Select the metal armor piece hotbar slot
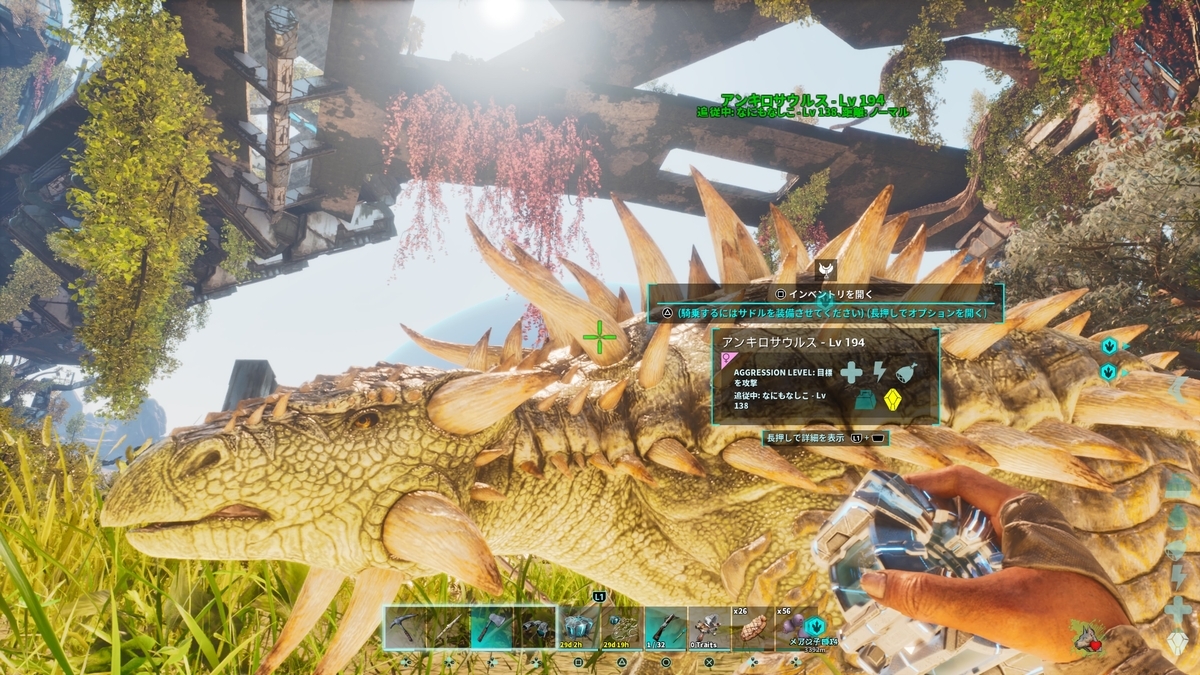 click(536, 627)
